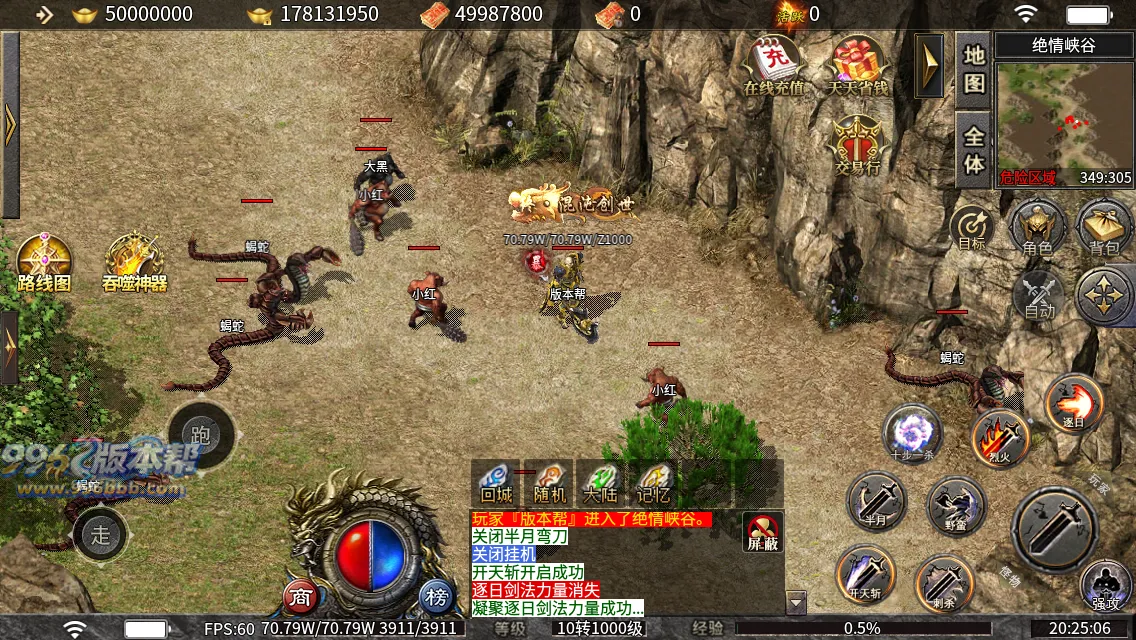The width and height of the screenshot is (1136, 640).
Task: Select the 全体 button beside the minimap
Action: (x=974, y=149)
